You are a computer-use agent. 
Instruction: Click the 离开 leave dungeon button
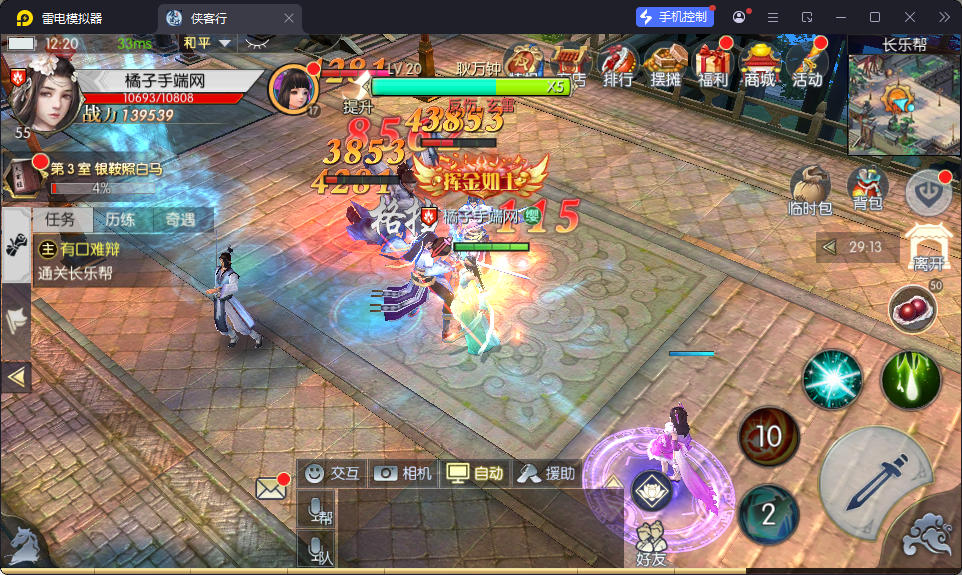click(x=927, y=247)
